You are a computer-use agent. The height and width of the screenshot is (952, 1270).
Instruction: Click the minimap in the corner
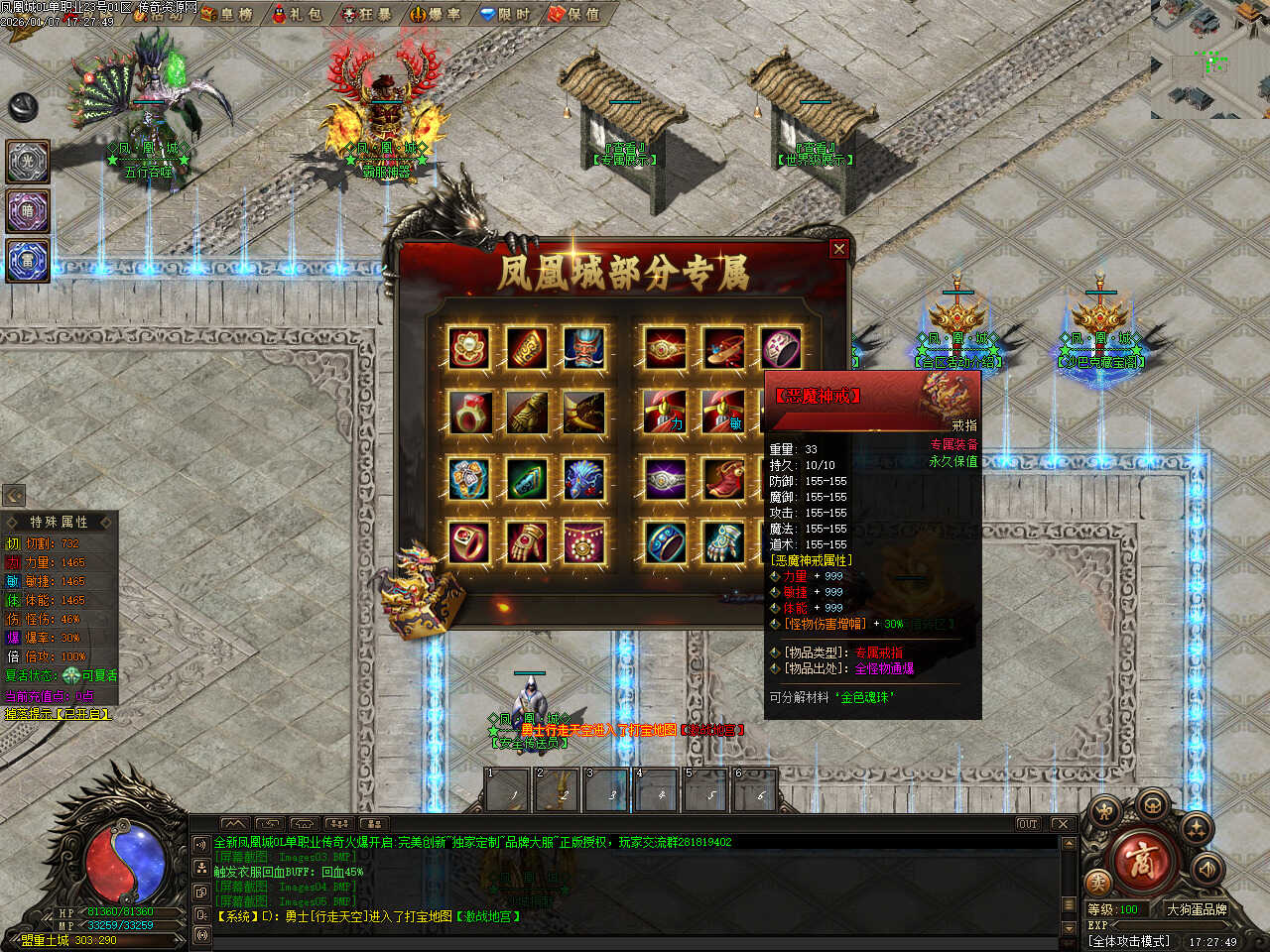point(1209,59)
